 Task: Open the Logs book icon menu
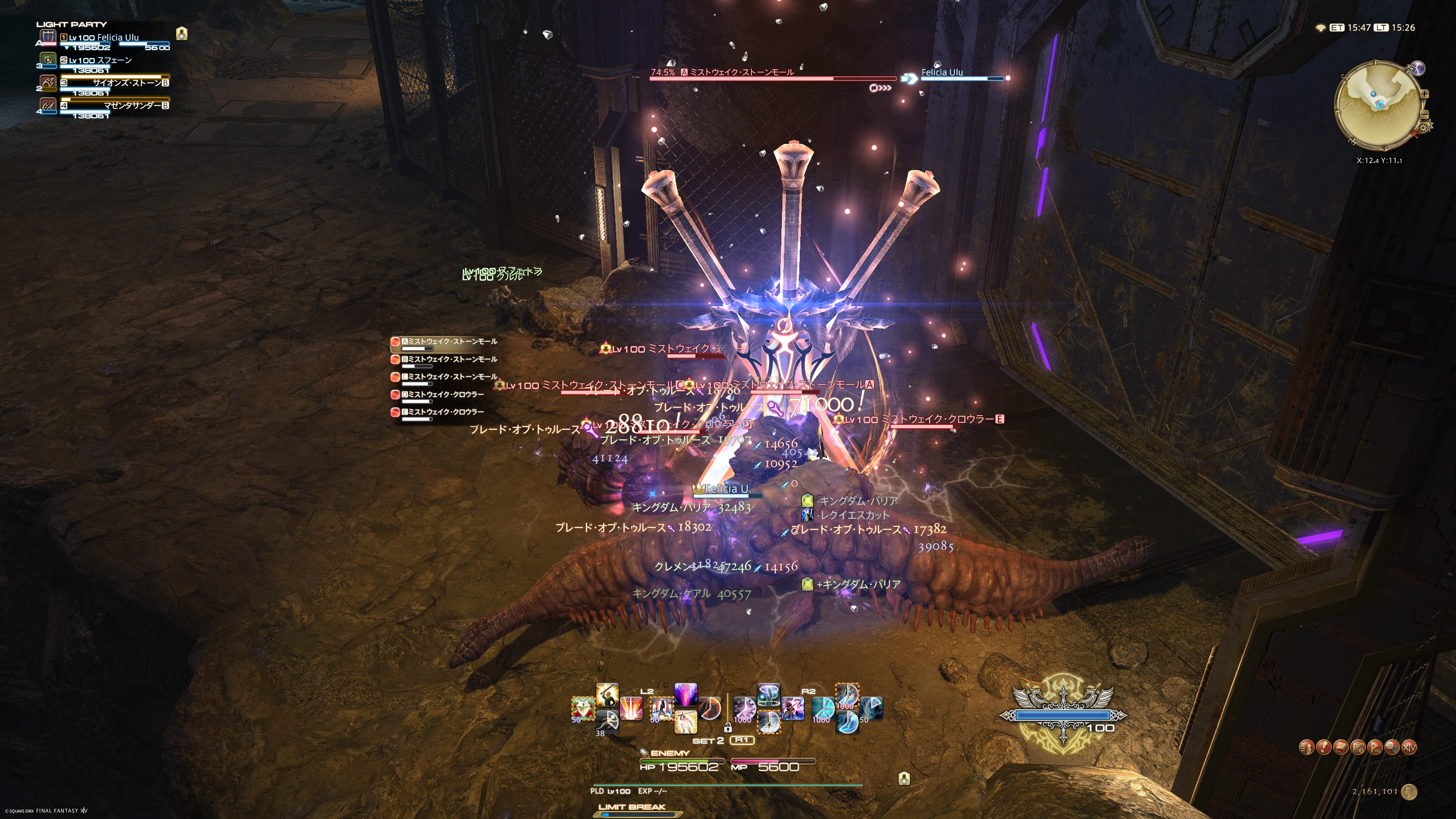(1341, 747)
